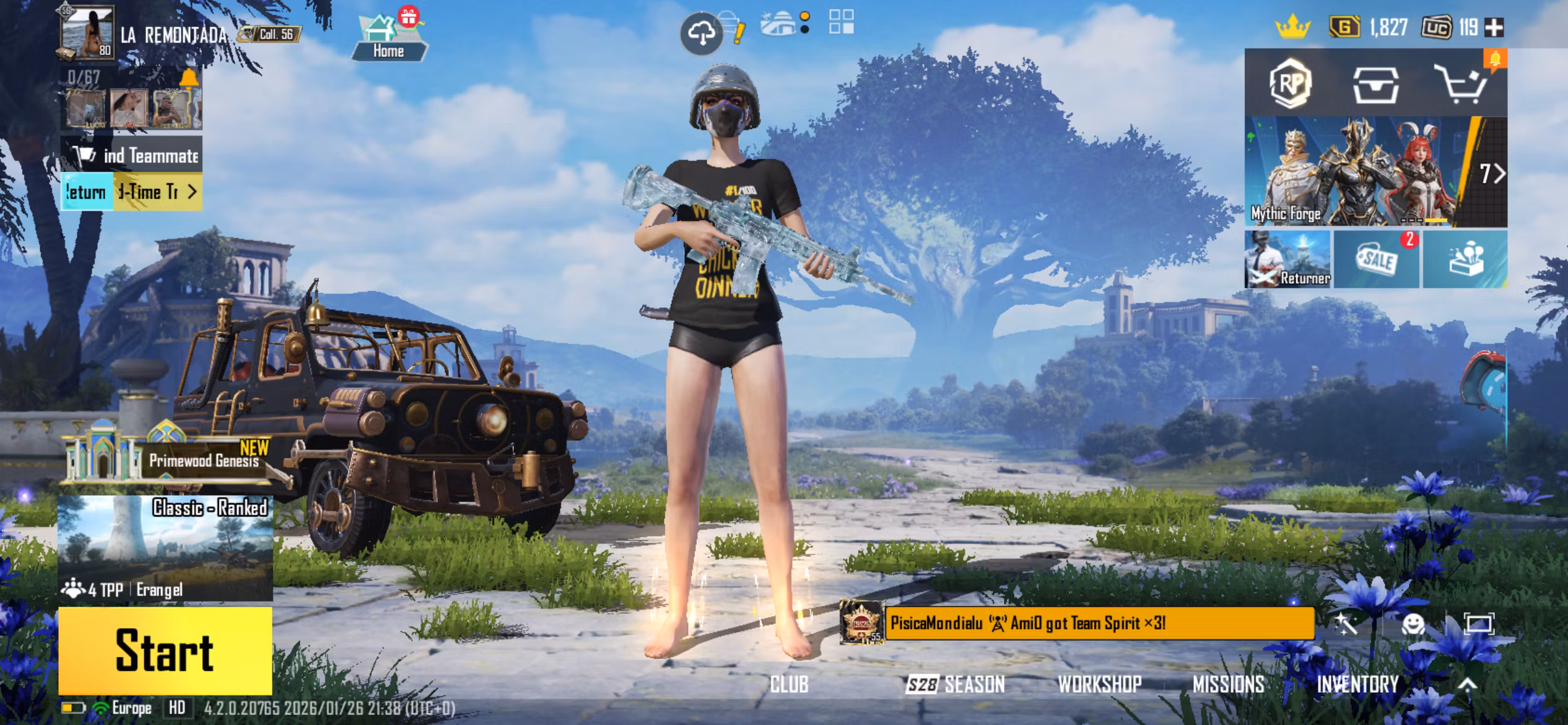
Task: Open the cloud download resources icon
Action: tap(702, 34)
